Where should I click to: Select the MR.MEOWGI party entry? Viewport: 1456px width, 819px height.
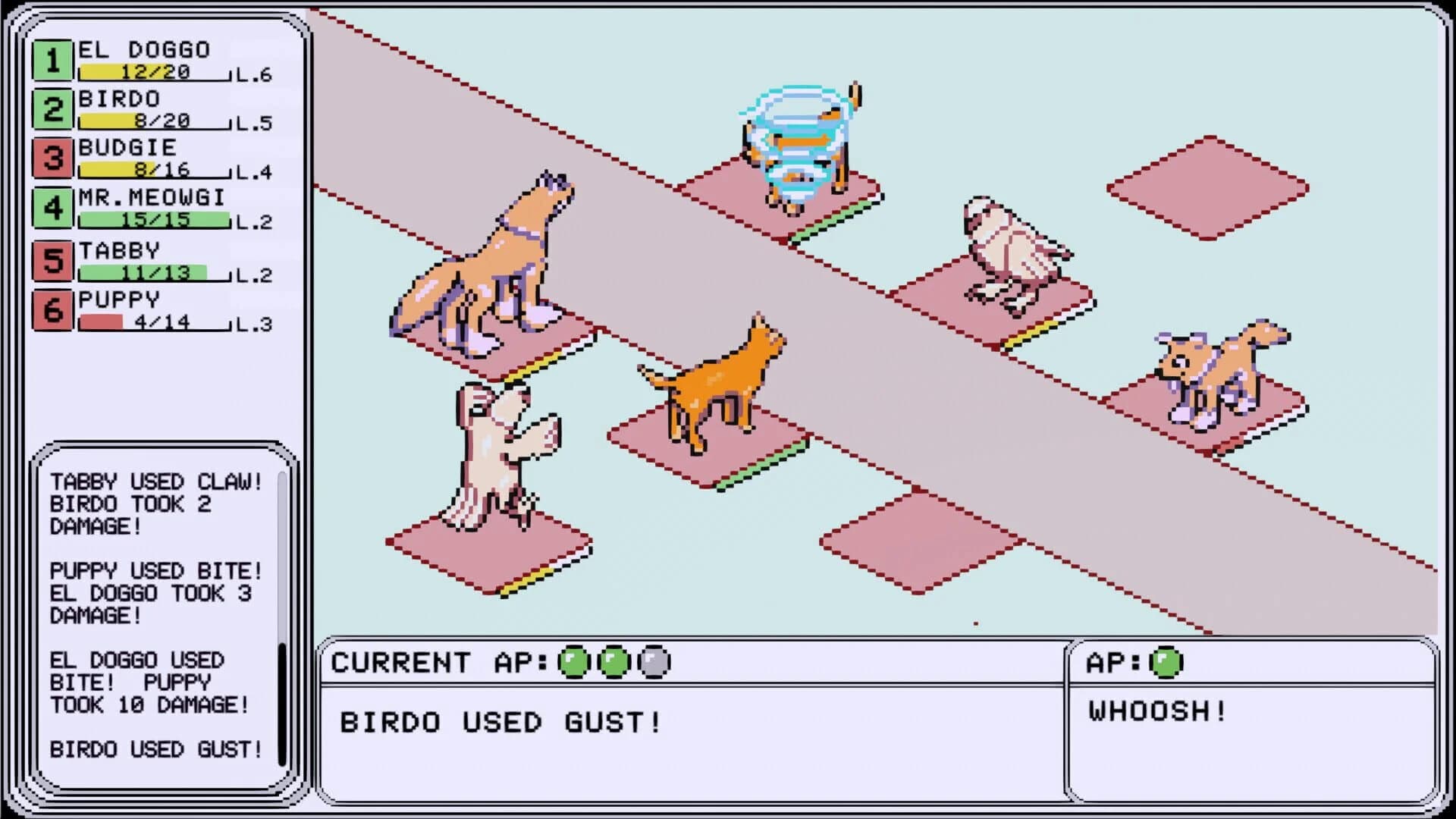(x=152, y=209)
